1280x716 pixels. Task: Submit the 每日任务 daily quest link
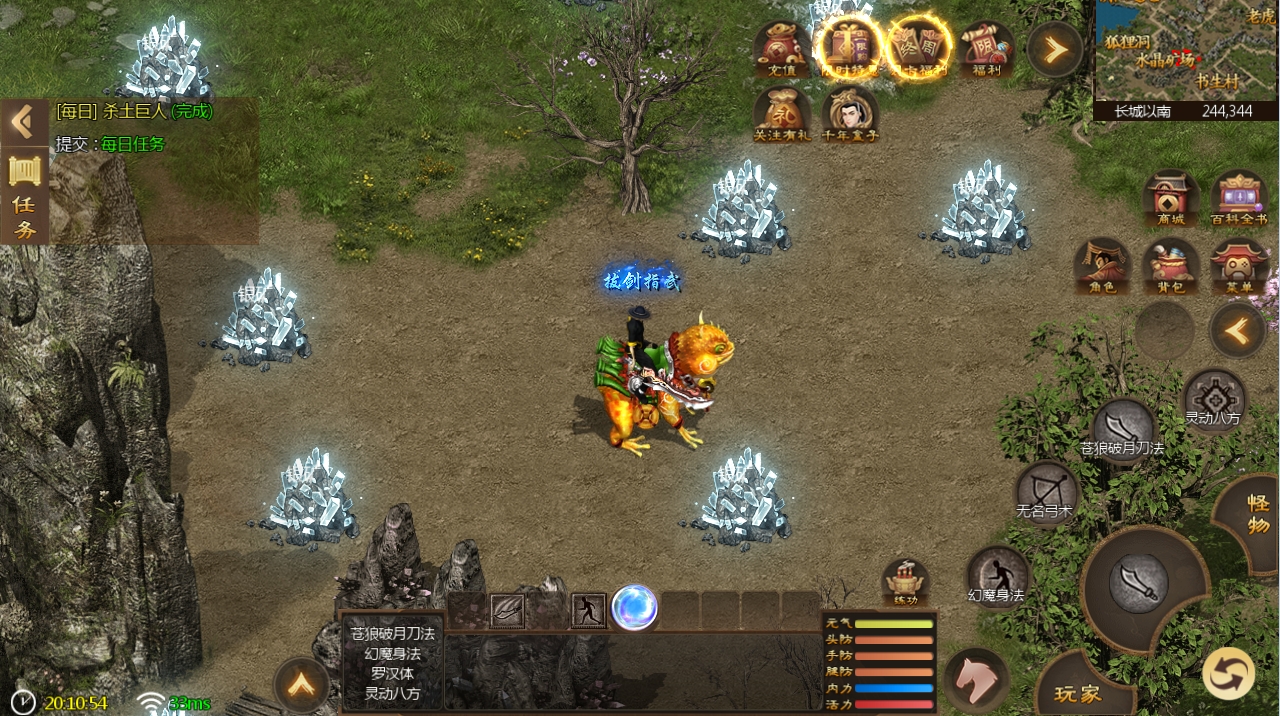(x=133, y=144)
